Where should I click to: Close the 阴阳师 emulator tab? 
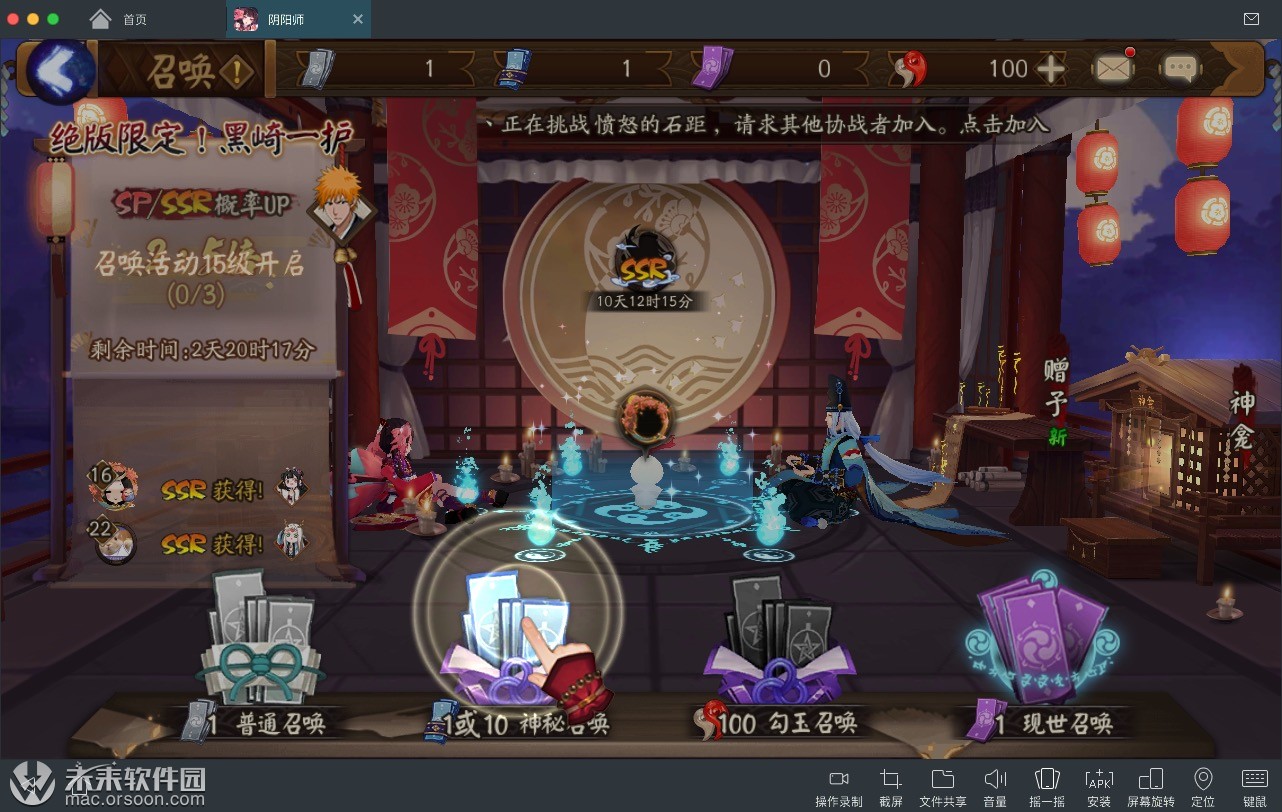[x=358, y=19]
